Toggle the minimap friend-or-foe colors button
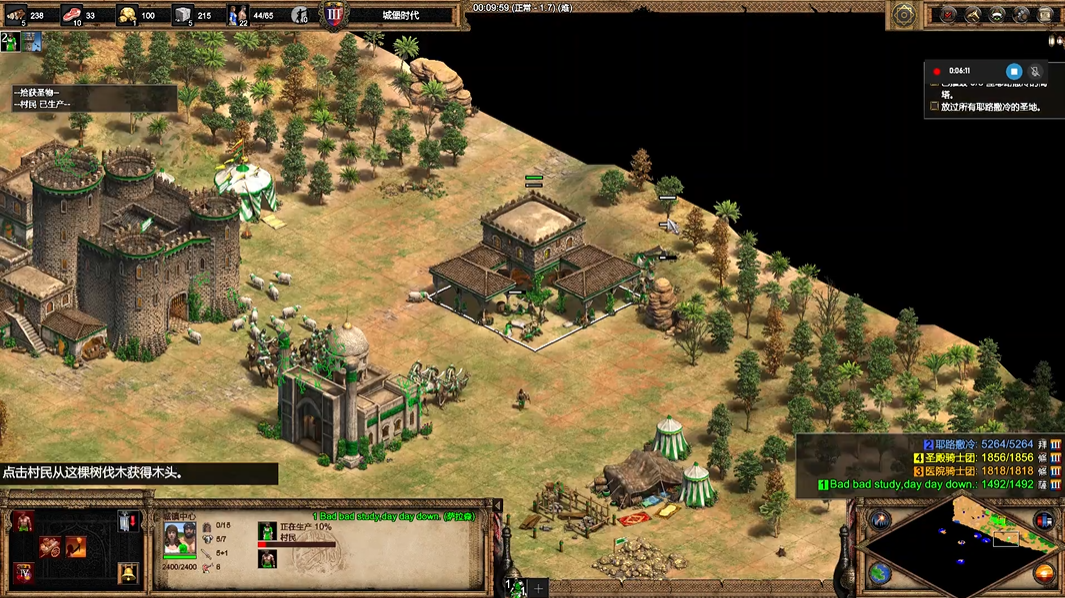Screen dimensions: 1065x598 1043,520
